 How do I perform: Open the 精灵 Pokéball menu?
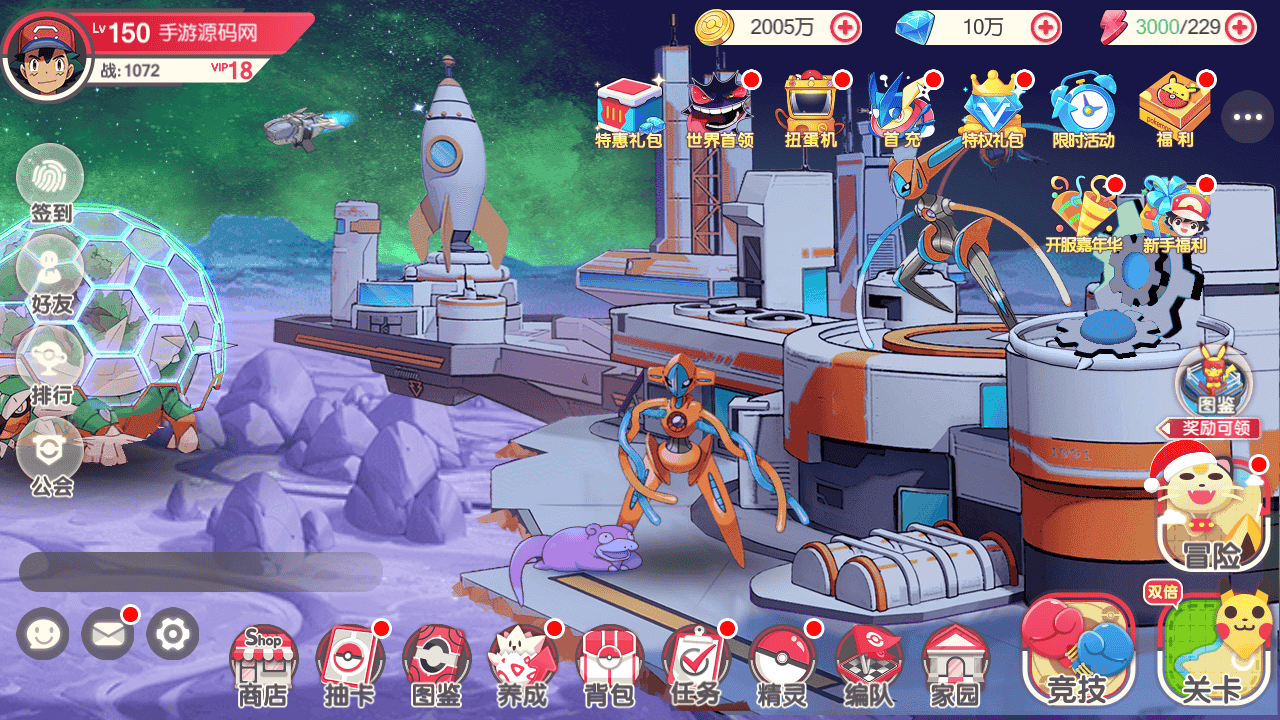click(x=782, y=665)
